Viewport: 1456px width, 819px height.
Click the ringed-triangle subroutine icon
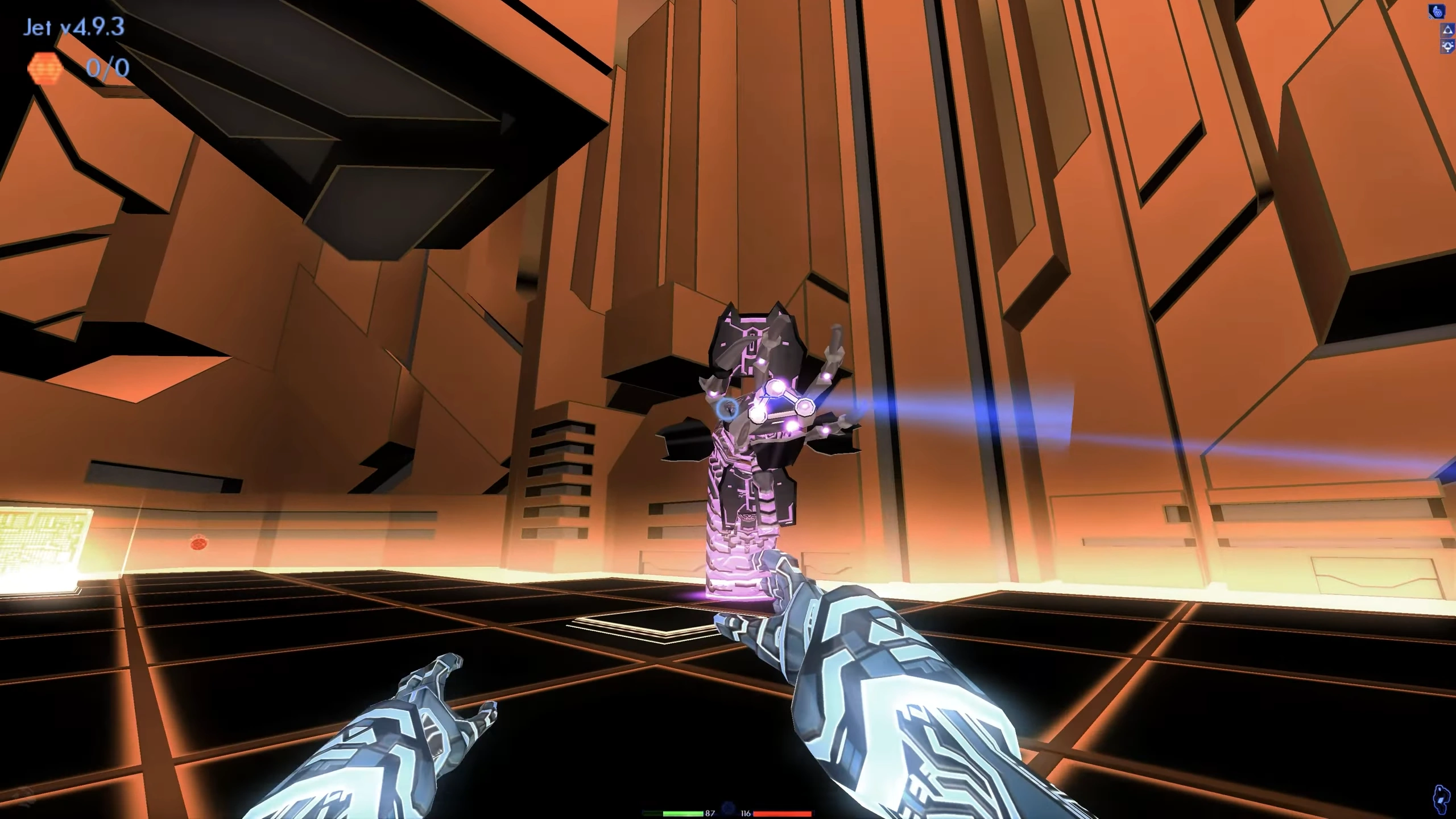click(x=1448, y=47)
